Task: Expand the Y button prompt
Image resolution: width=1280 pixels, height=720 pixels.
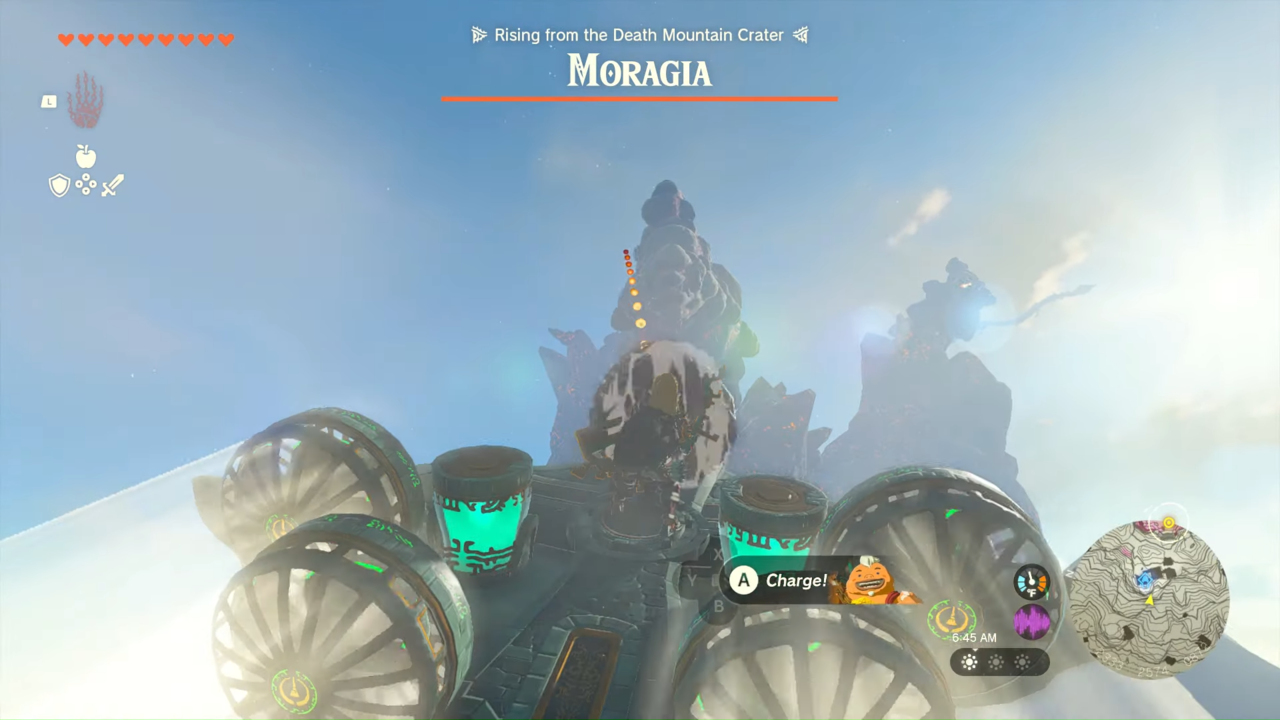Action: (690, 577)
